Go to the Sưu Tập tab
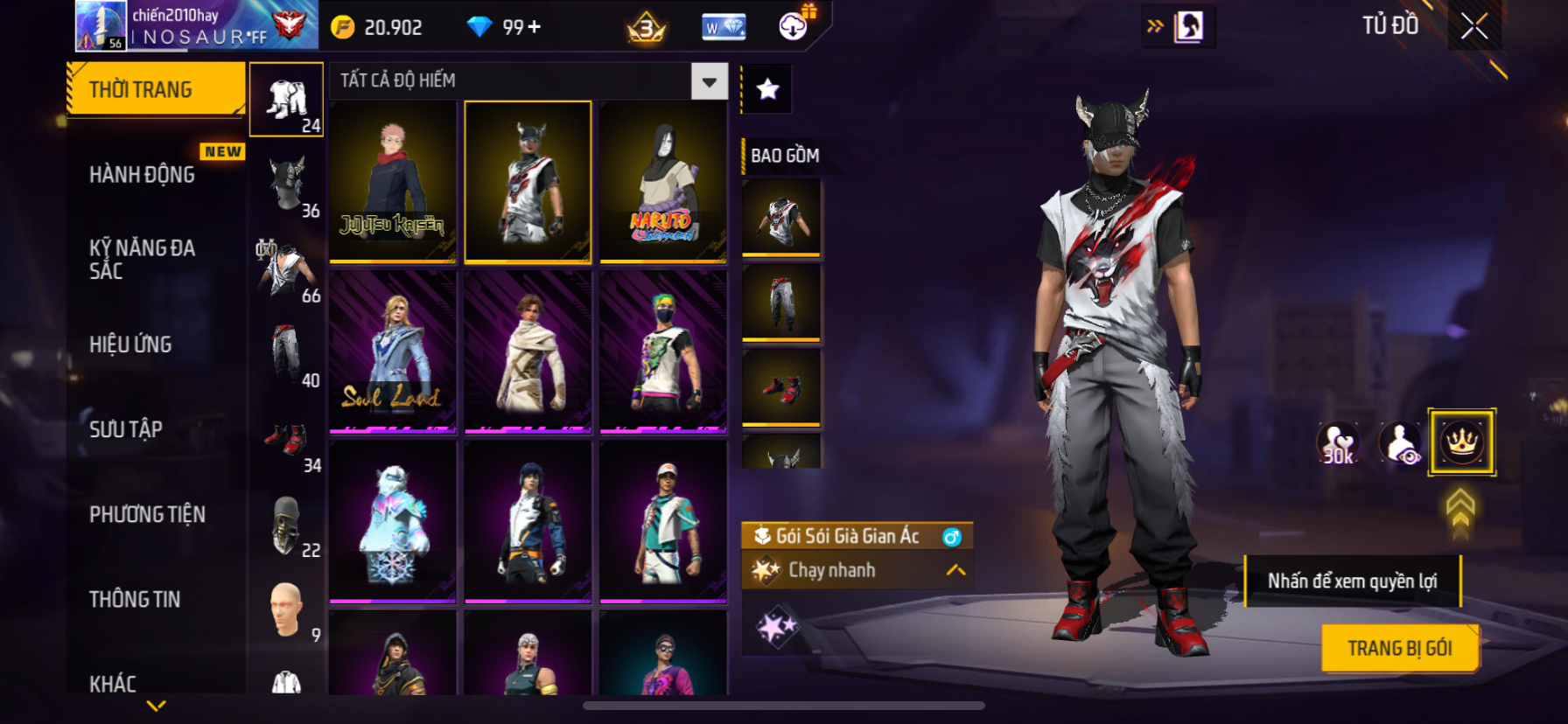 pyautogui.click(x=126, y=429)
